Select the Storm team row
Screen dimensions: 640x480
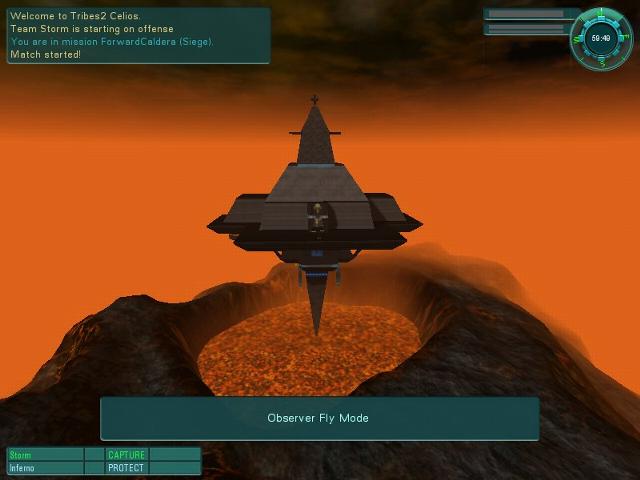(x=45, y=455)
